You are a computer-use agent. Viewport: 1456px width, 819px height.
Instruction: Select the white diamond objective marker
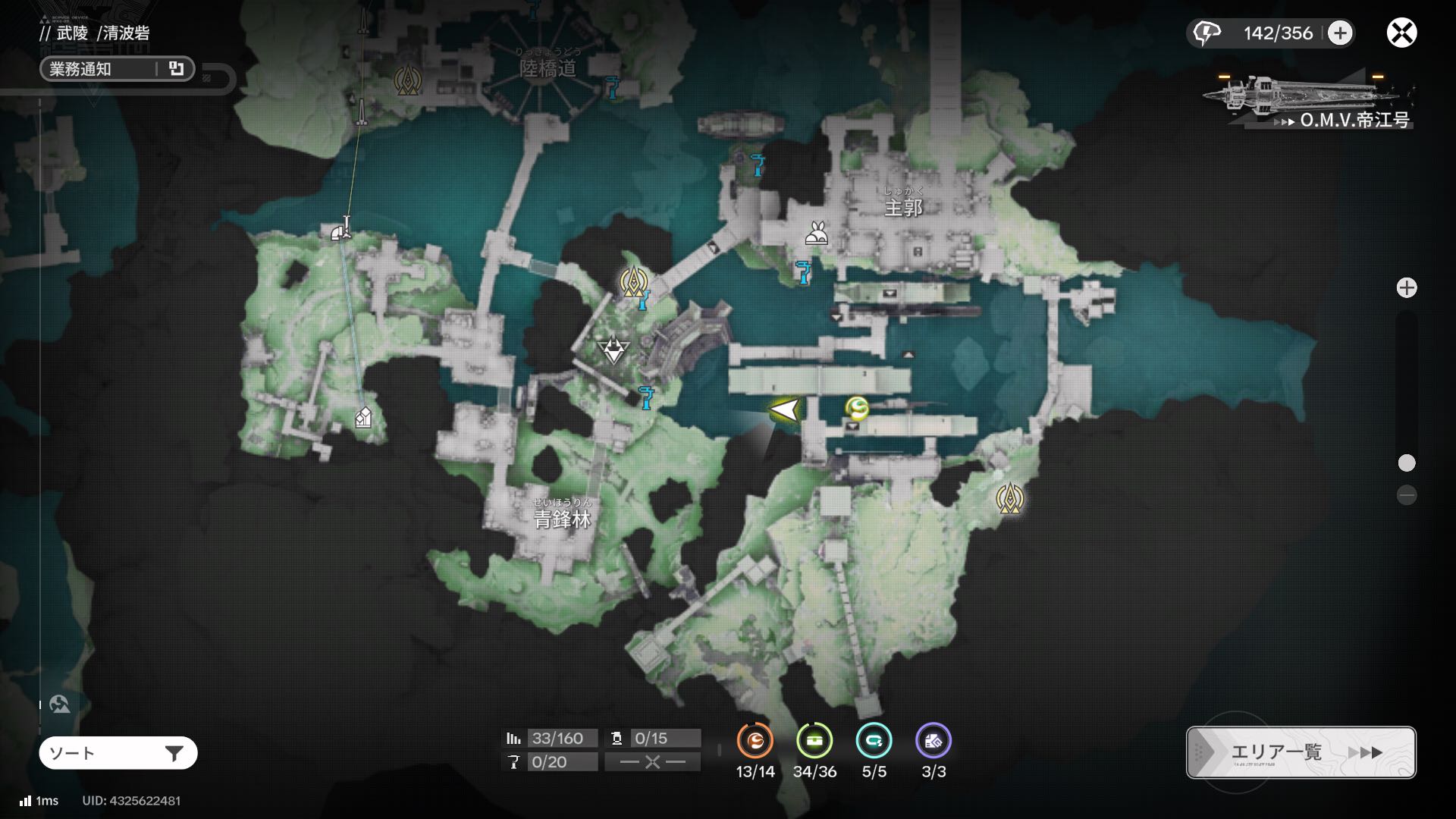(613, 350)
